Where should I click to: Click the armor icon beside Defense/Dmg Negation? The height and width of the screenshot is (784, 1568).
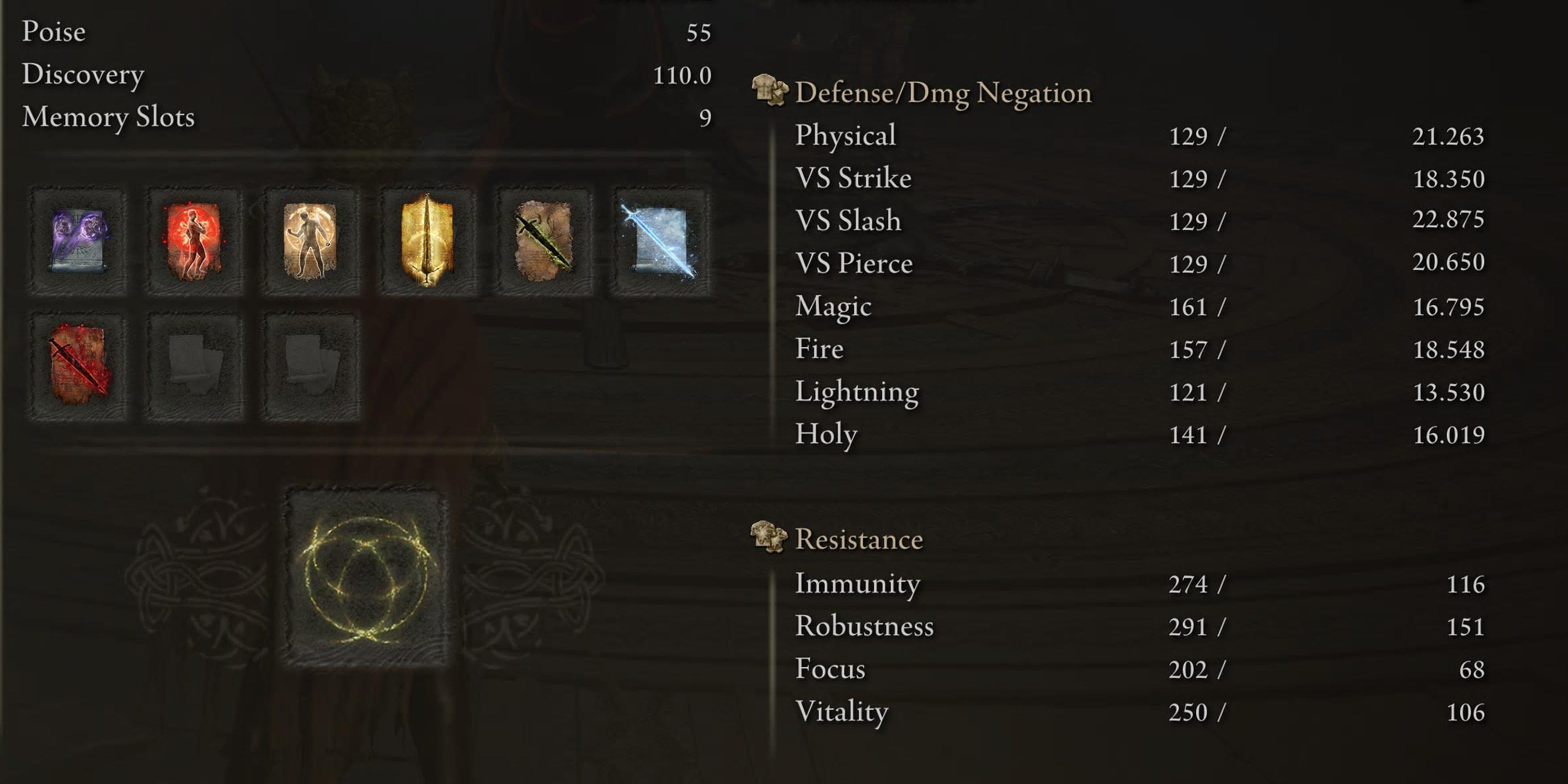click(768, 93)
